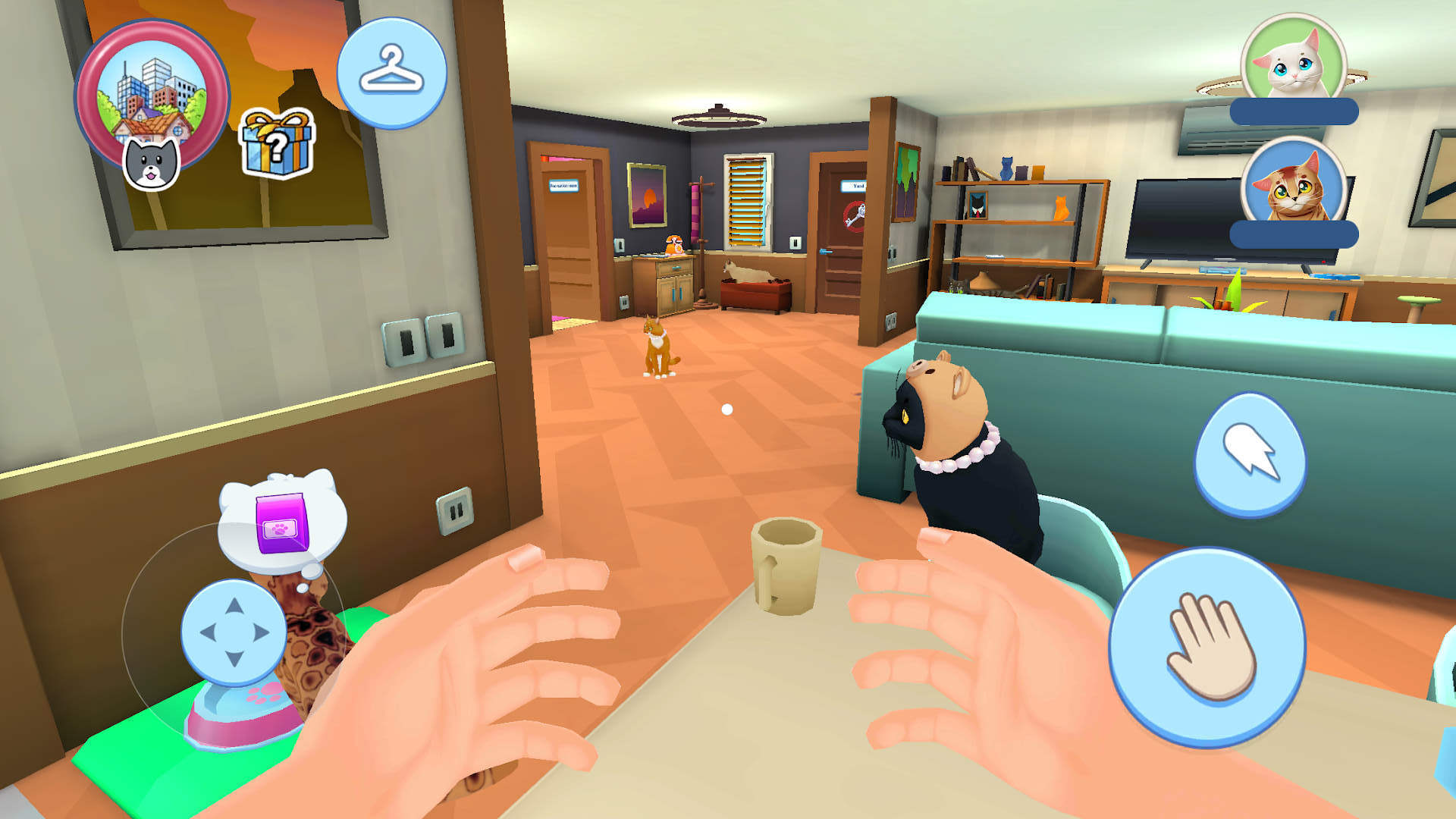Tap the movement joystick pad
Screen dimensions: 1456x819
(234, 632)
